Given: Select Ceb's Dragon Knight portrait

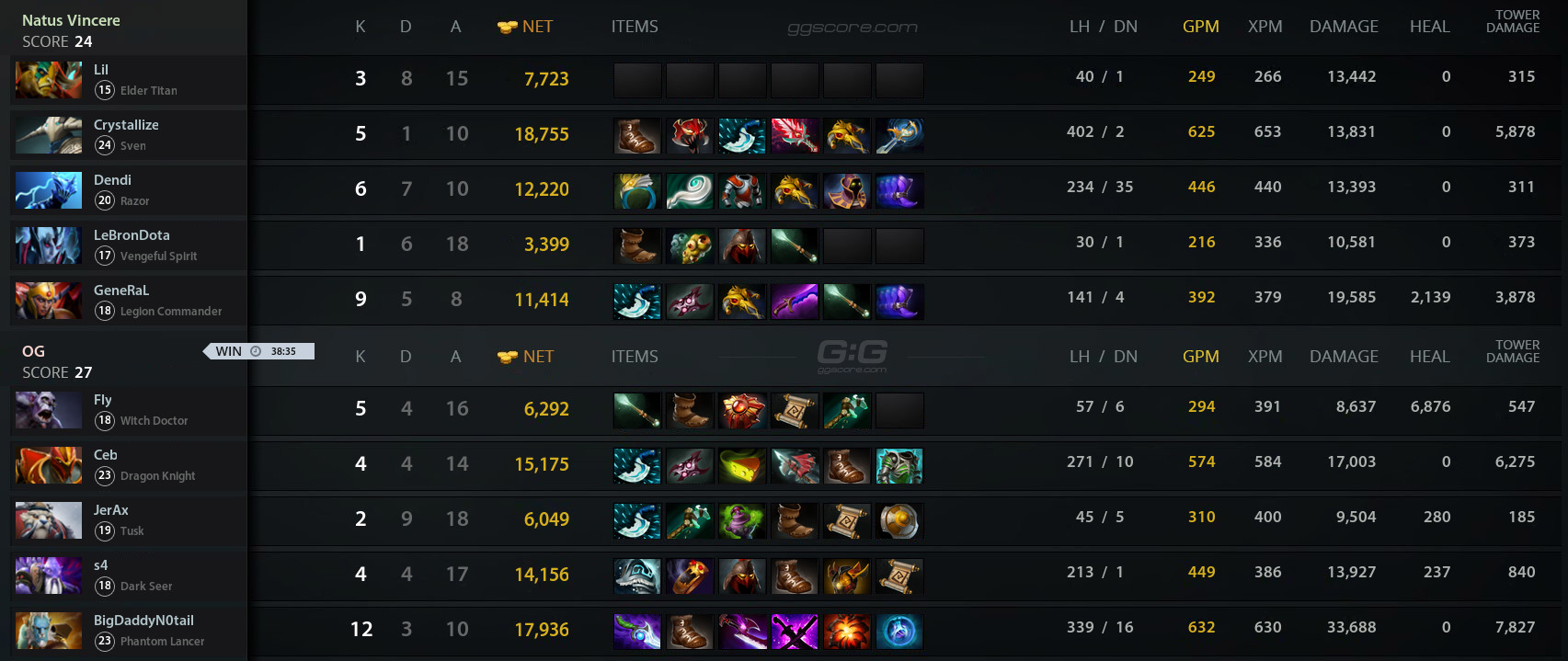Looking at the screenshot, I should point(49,465).
